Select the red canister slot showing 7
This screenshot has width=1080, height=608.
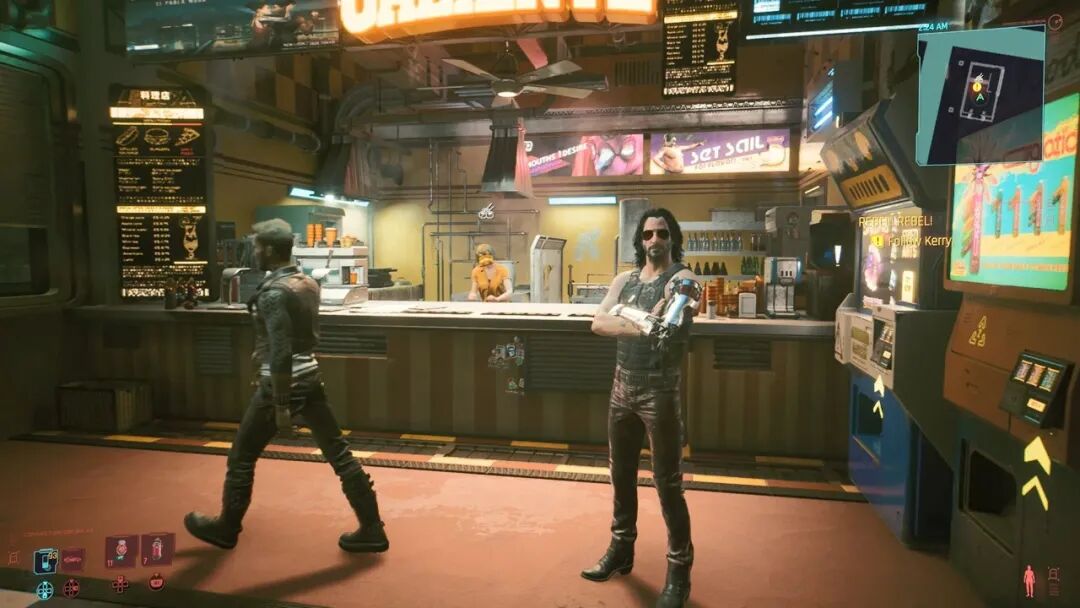pyautogui.click(x=157, y=549)
